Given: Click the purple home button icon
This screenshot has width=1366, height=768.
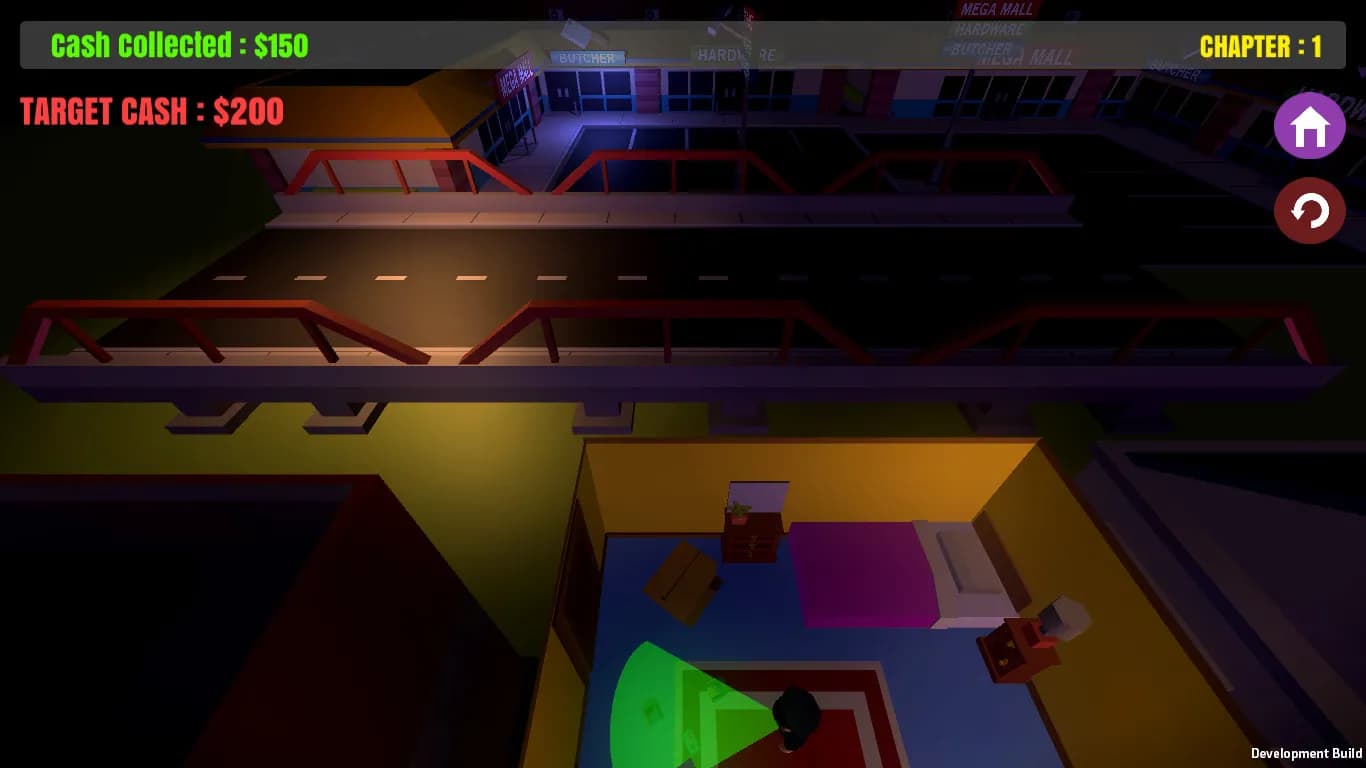Looking at the screenshot, I should tap(1309, 126).
